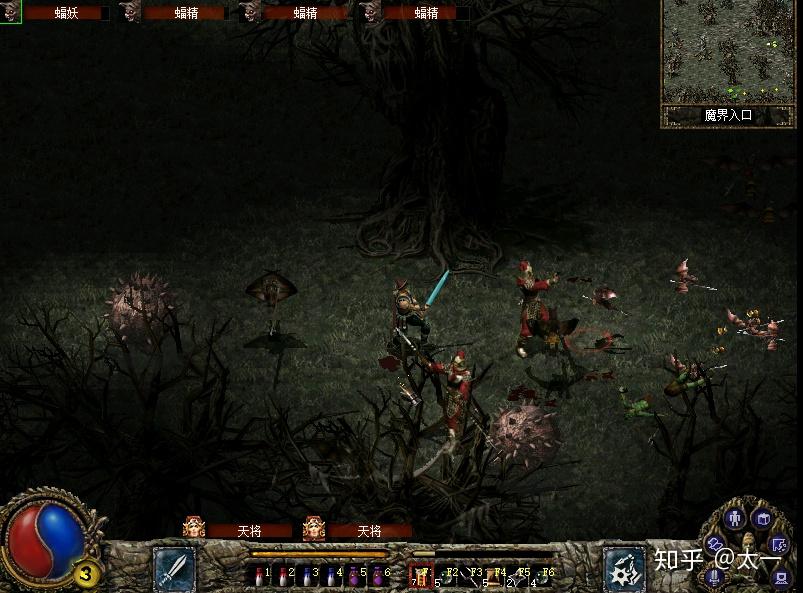Open the character figure menu button

click(x=736, y=518)
